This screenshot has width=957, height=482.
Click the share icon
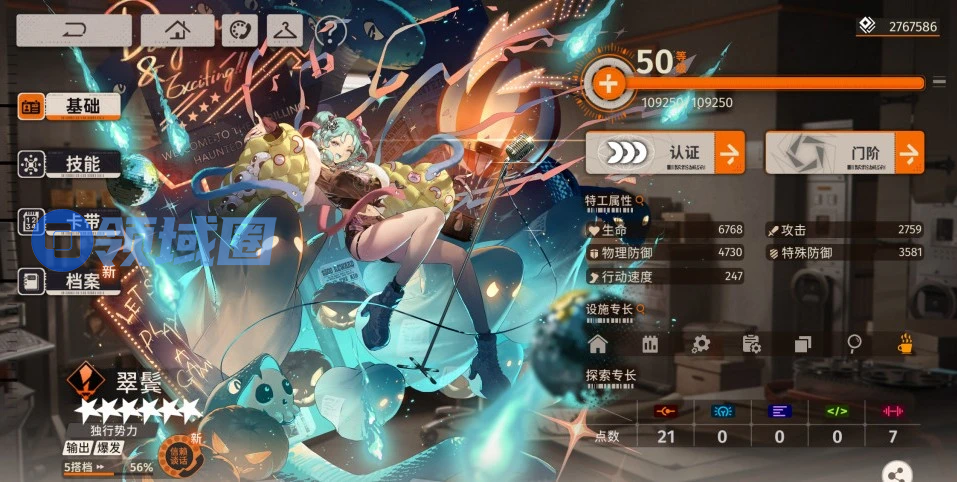tap(899, 473)
